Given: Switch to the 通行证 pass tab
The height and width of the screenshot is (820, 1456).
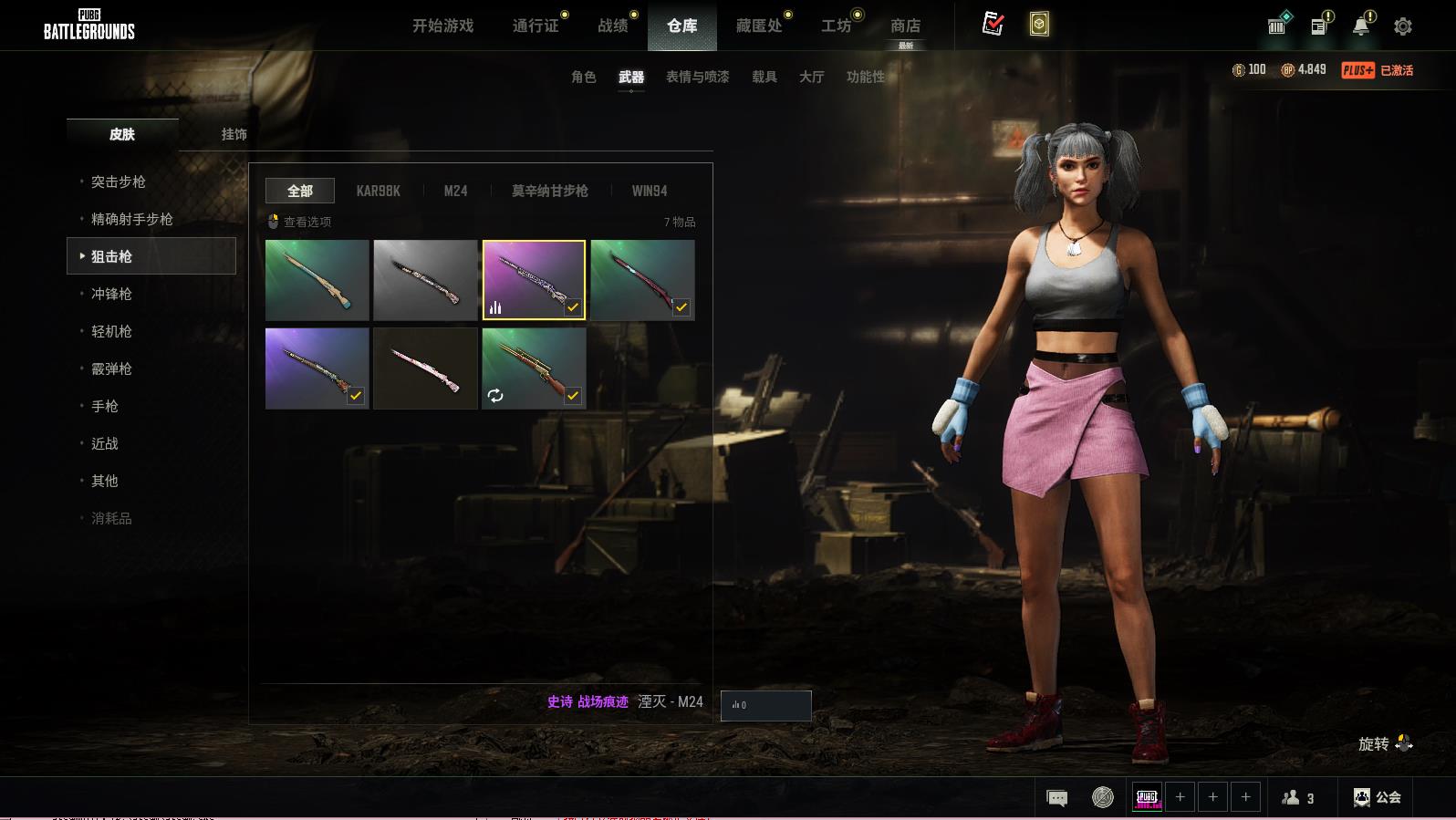Looking at the screenshot, I should click(536, 26).
